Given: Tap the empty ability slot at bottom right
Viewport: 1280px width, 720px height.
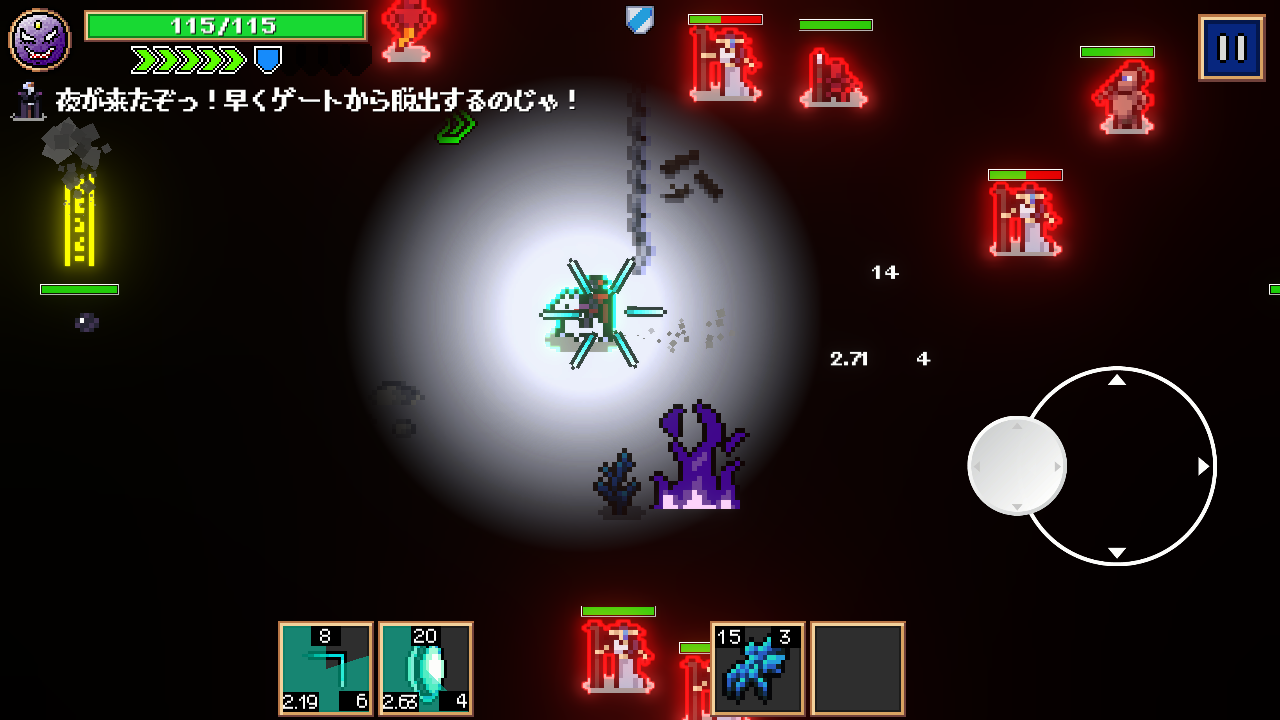Looking at the screenshot, I should click(x=857, y=669).
